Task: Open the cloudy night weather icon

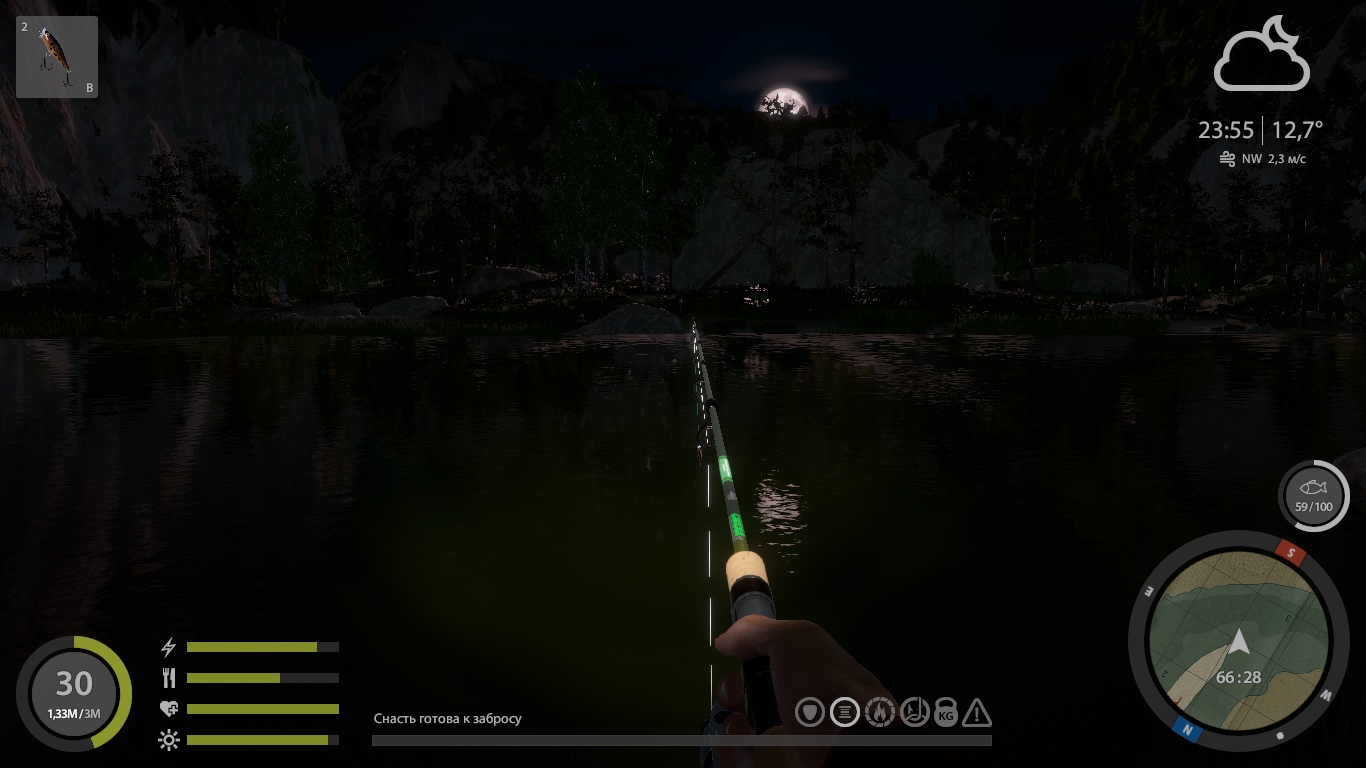Action: [x=1261, y=55]
